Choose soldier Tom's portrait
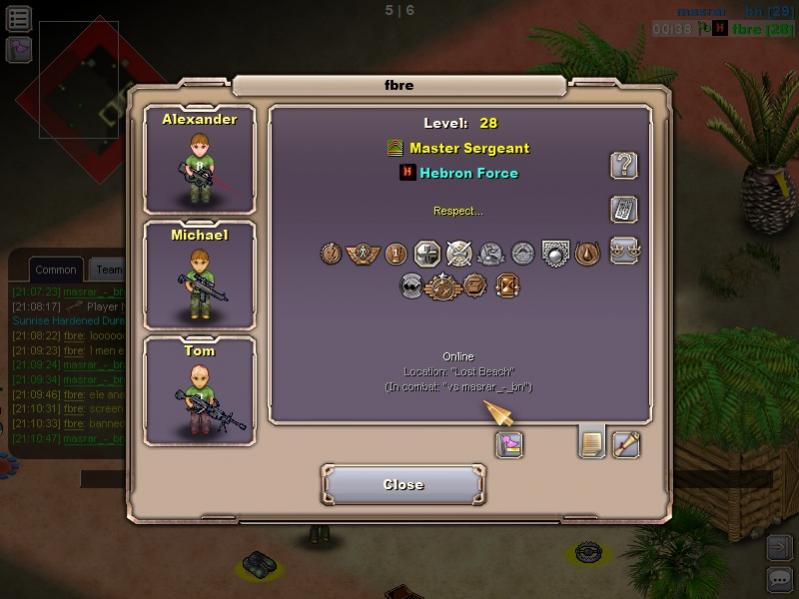799x599 pixels. pyautogui.click(x=200, y=391)
